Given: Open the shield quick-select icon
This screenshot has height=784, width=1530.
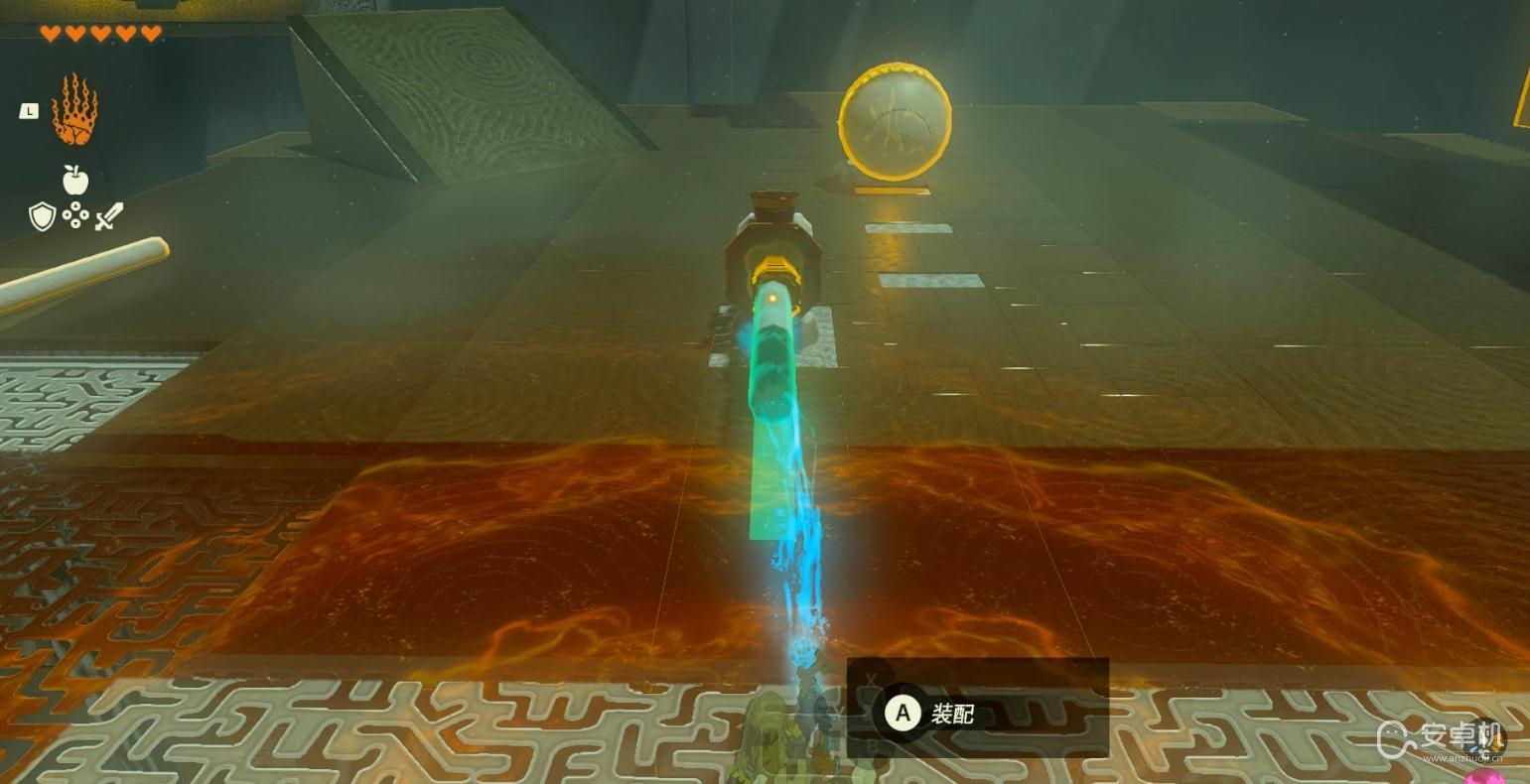Looking at the screenshot, I should pyautogui.click(x=42, y=215).
